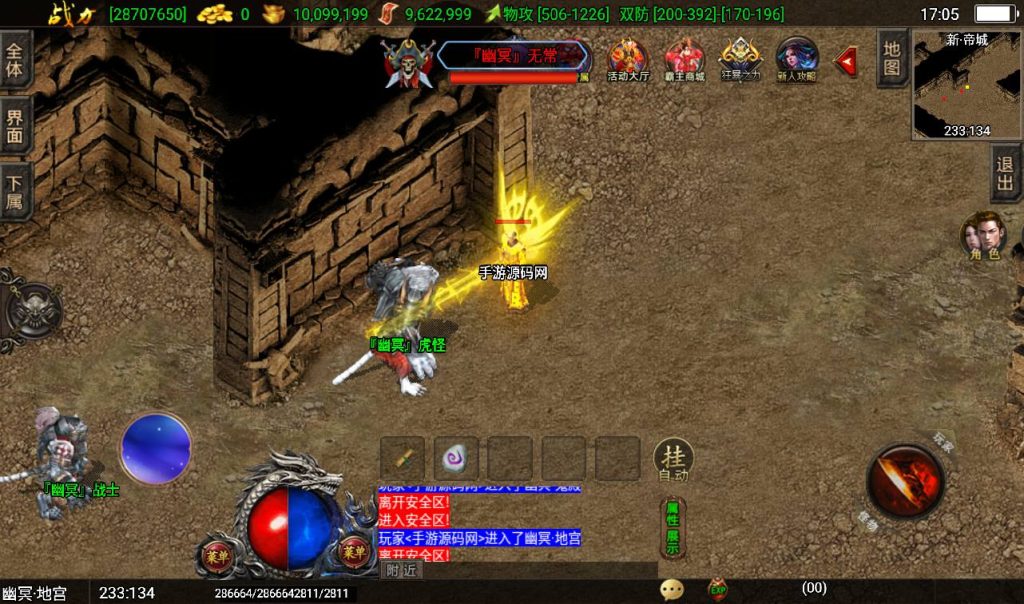Select the 全体 tab on the left
Viewport: 1024px width, 604px height.
(x=15, y=60)
